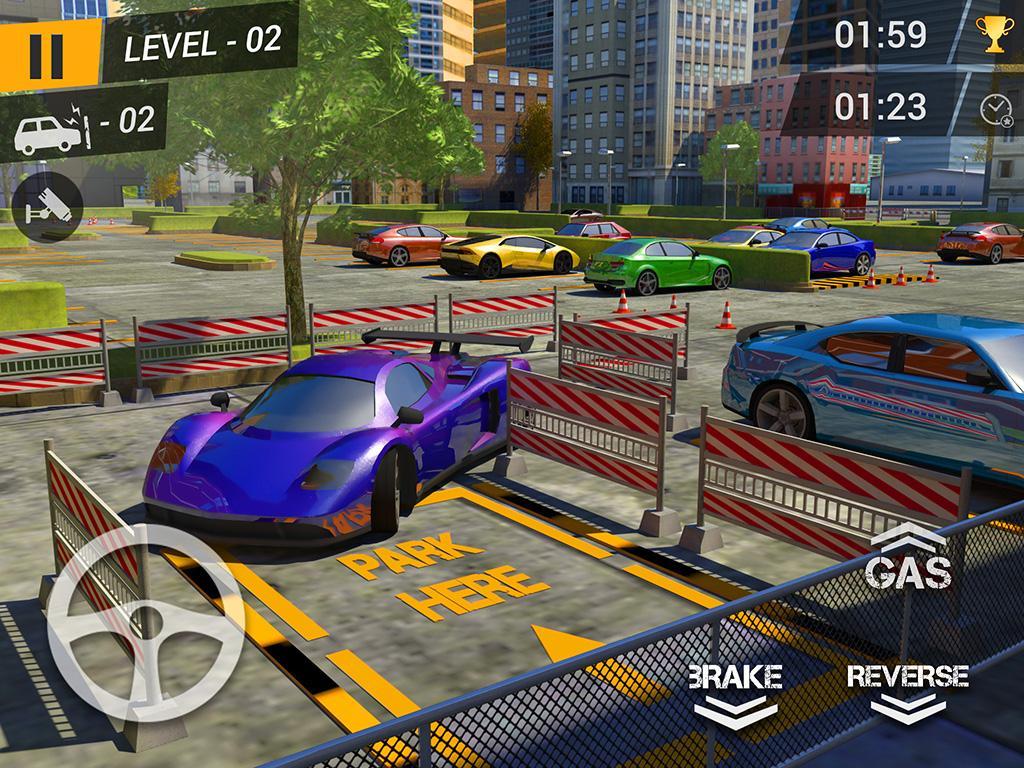The width and height of the screenshot is (1024, 768).
Task: Pause the game with the orange button
Action: click(x=46, y=55)
